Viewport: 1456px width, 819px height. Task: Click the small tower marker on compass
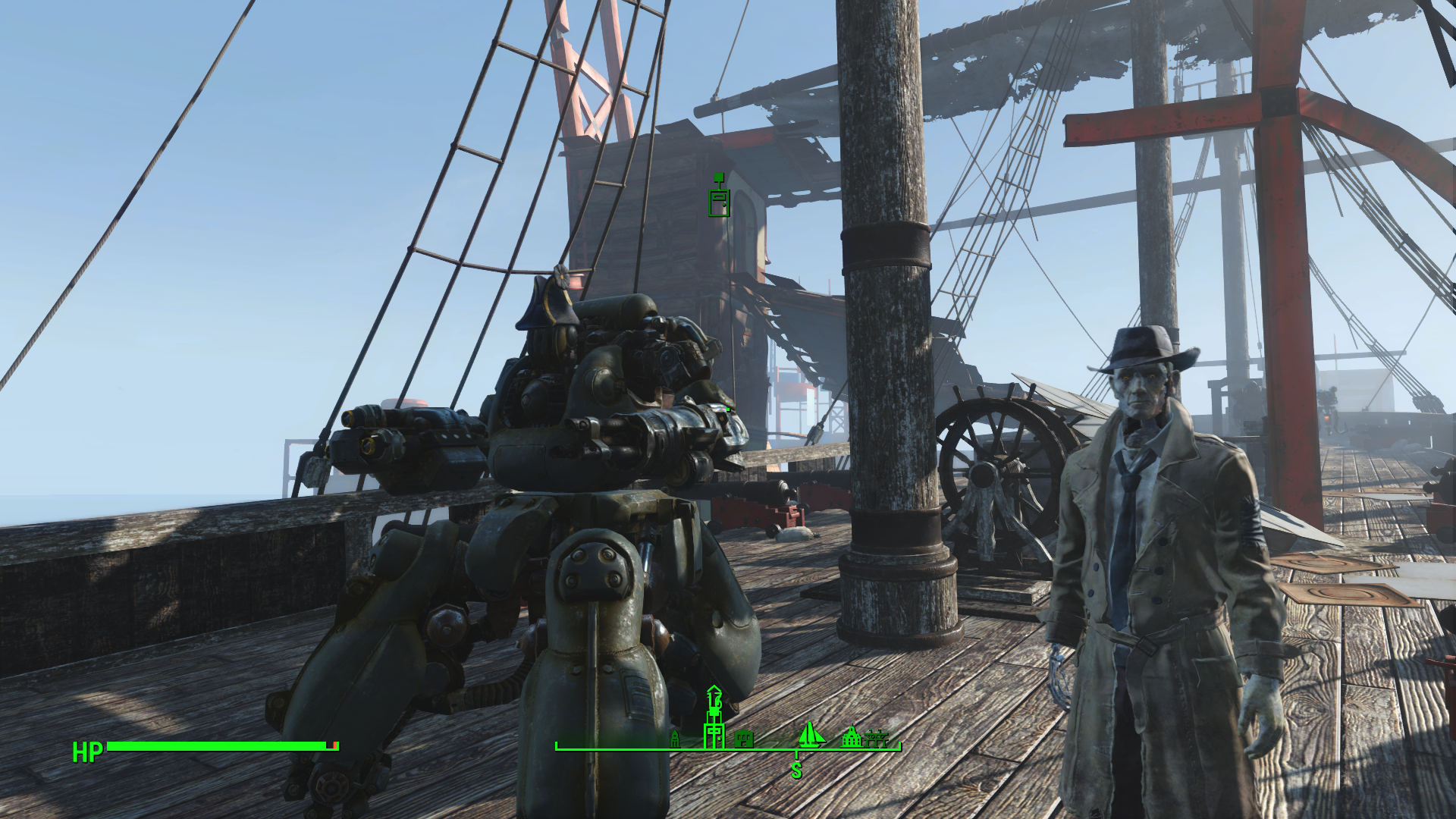(675, 739)
